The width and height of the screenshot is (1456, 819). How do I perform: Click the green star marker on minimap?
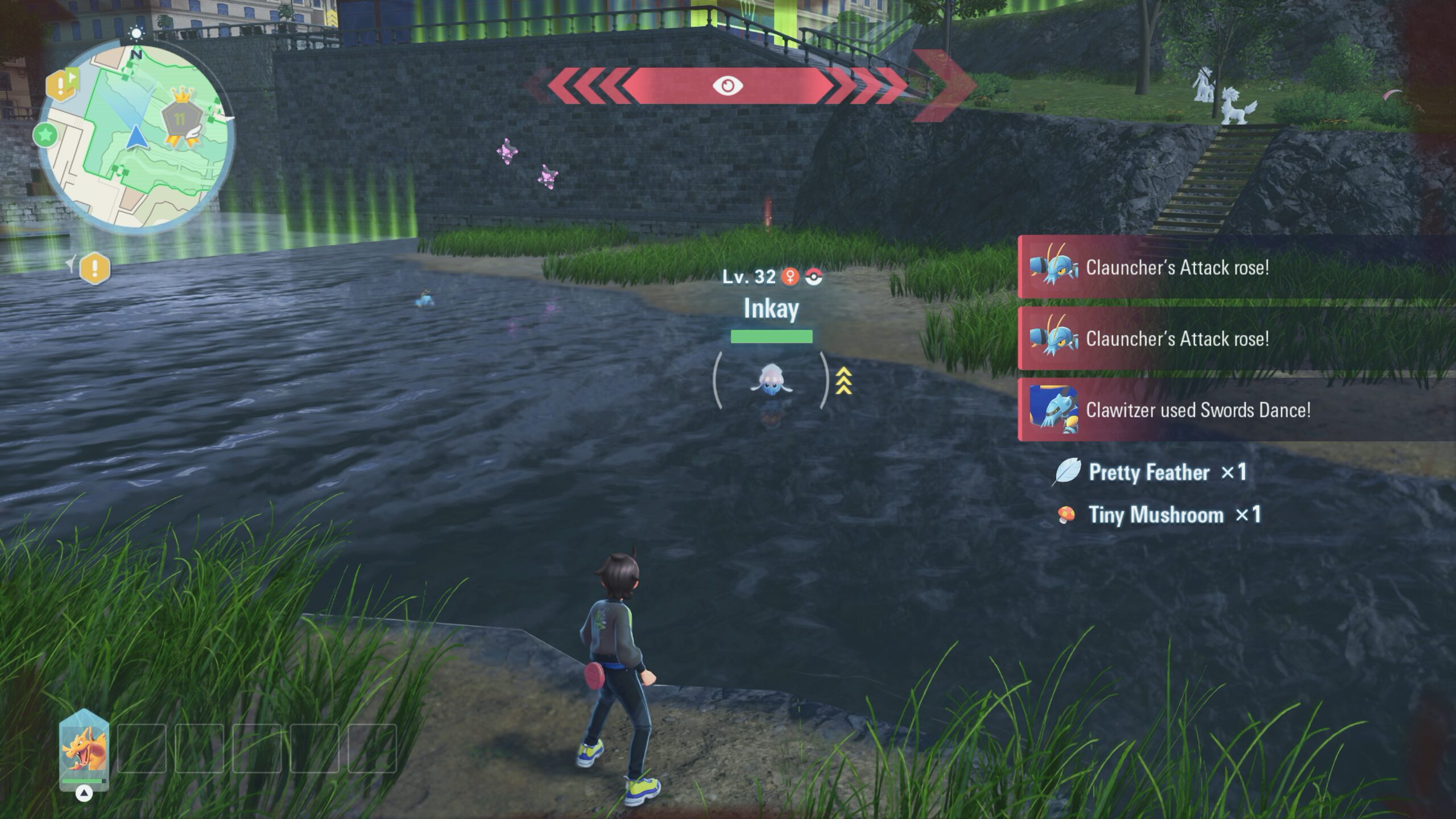tap(45, 135)
